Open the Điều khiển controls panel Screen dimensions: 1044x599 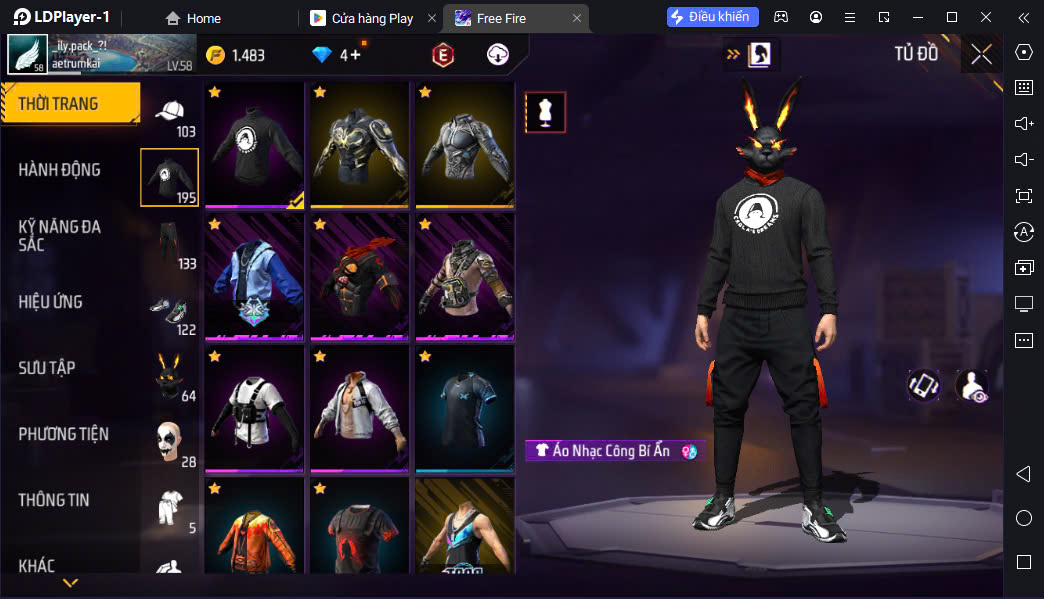713,17
